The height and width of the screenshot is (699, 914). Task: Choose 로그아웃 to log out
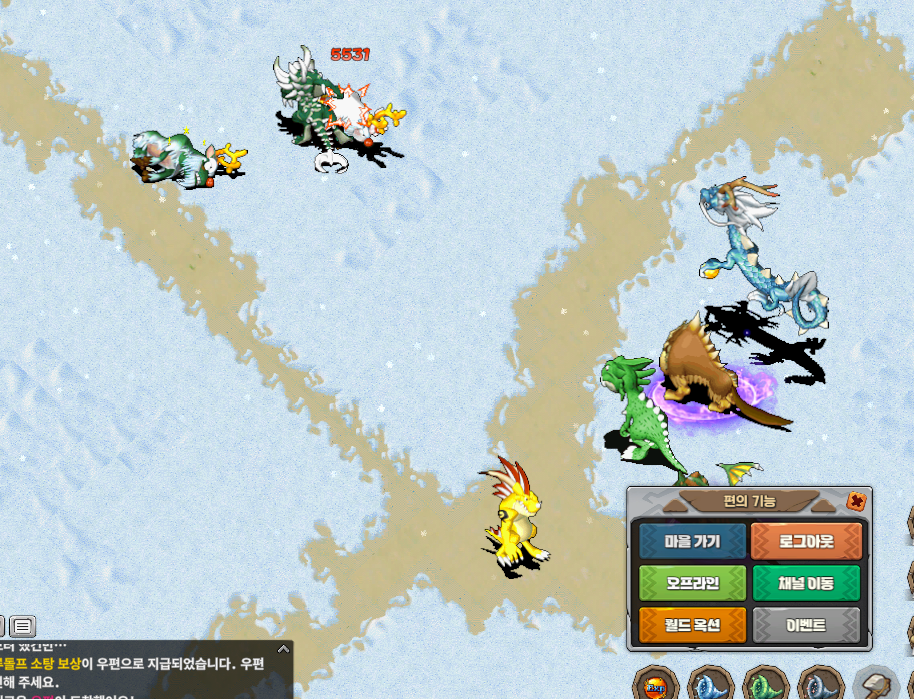[x=806, y=541]
